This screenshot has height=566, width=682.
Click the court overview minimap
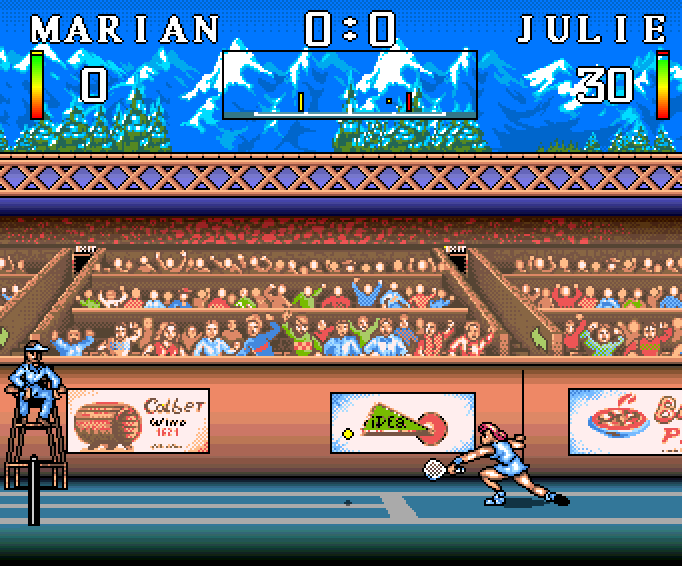pos(349,85)
